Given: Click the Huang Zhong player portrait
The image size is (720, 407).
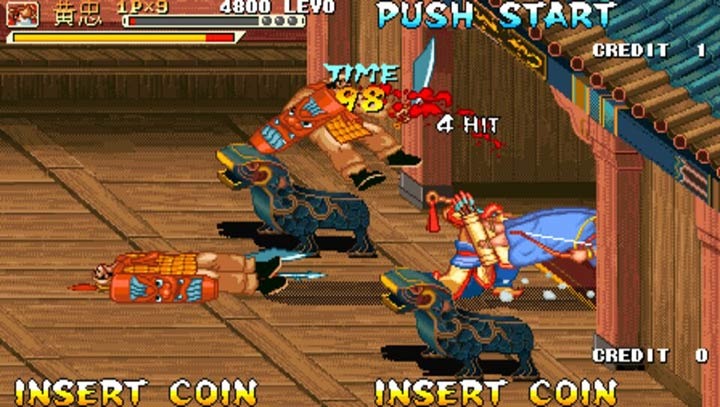Looking at the screenshot, I should pyautogui.click(x=25, y=14).
